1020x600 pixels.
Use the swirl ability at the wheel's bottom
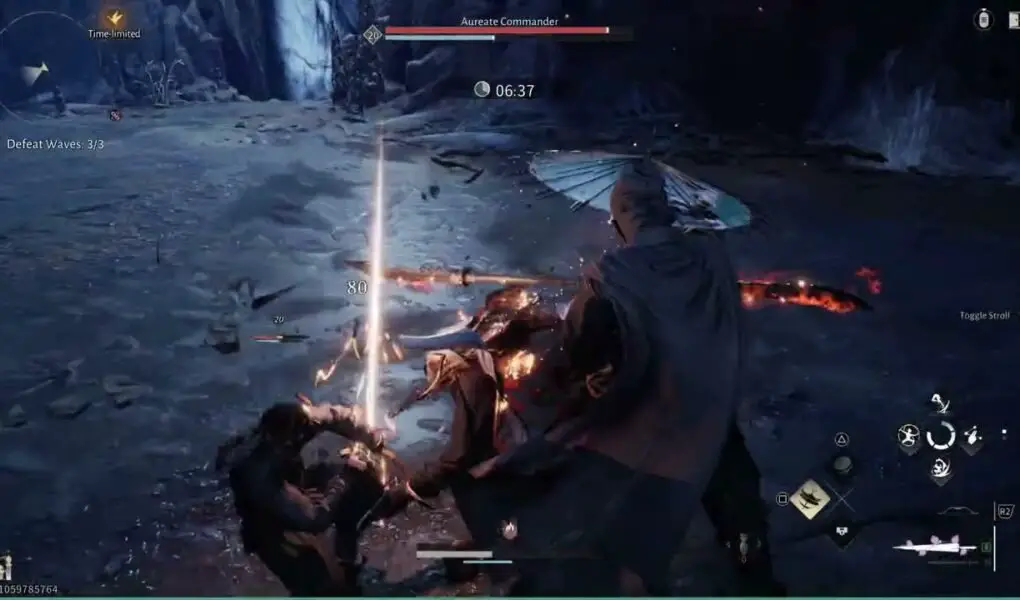[940, 467]
